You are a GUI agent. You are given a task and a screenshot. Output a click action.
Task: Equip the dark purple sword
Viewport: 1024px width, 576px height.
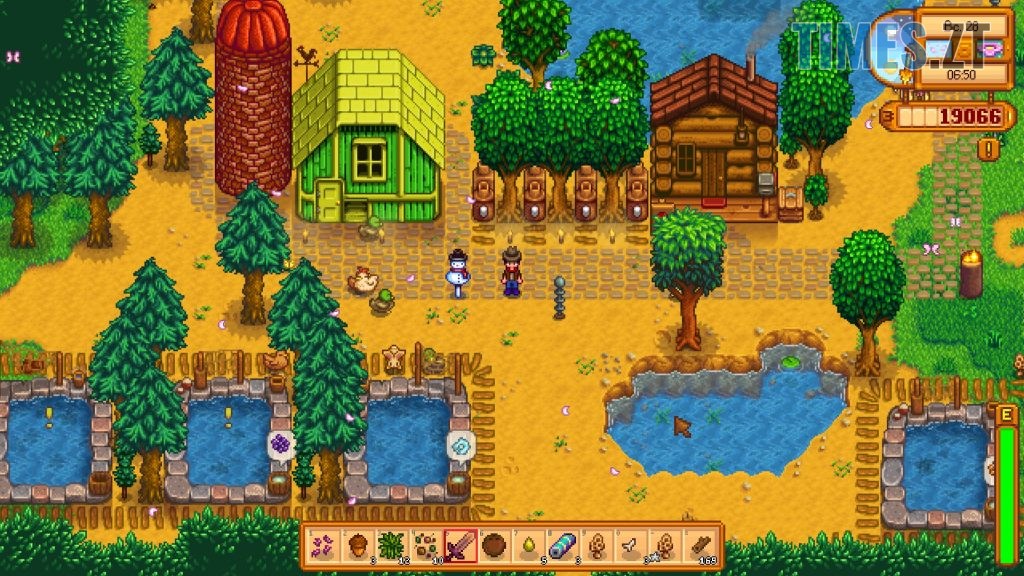(460, 545)
